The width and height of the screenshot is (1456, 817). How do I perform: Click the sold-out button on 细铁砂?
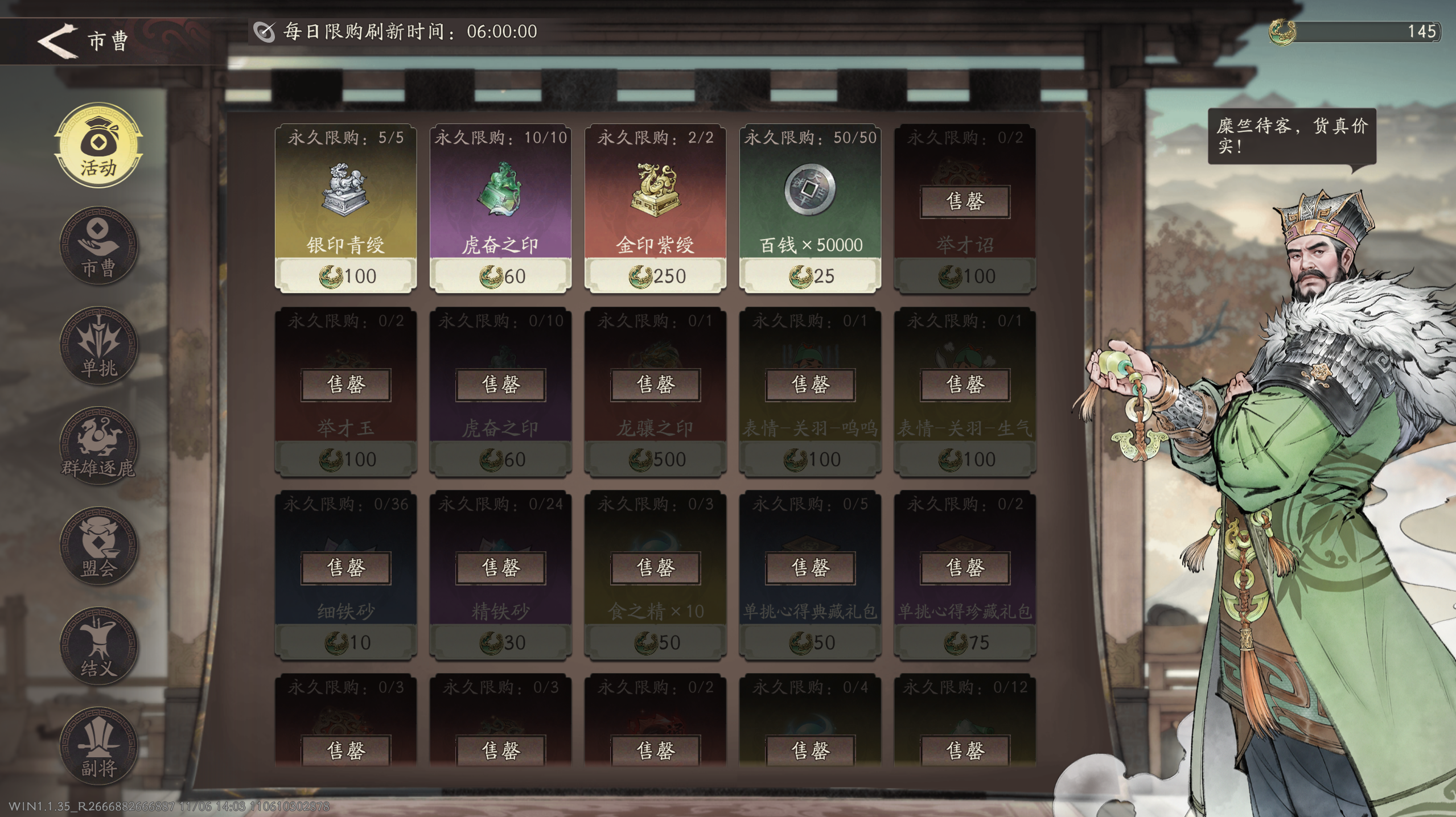pos(346,567)
